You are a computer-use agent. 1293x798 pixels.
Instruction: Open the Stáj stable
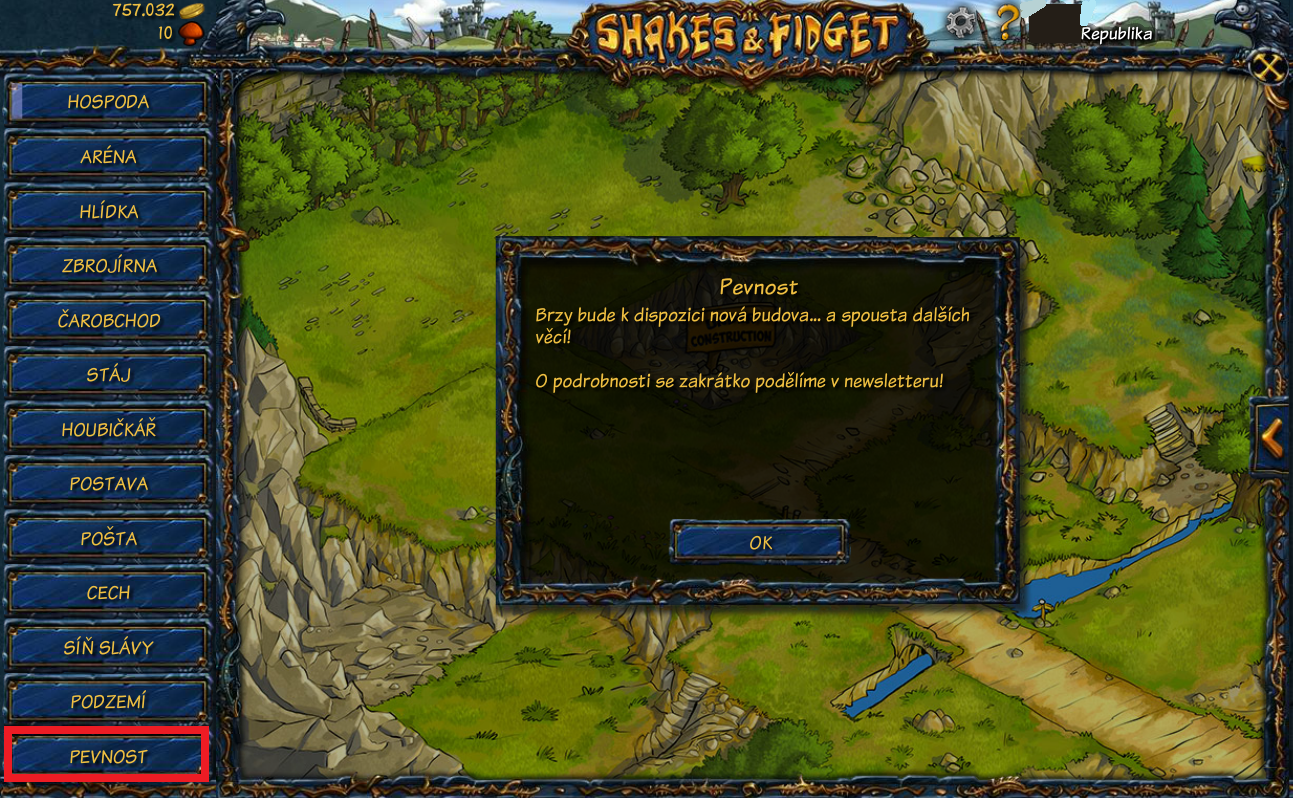point(108,375)
